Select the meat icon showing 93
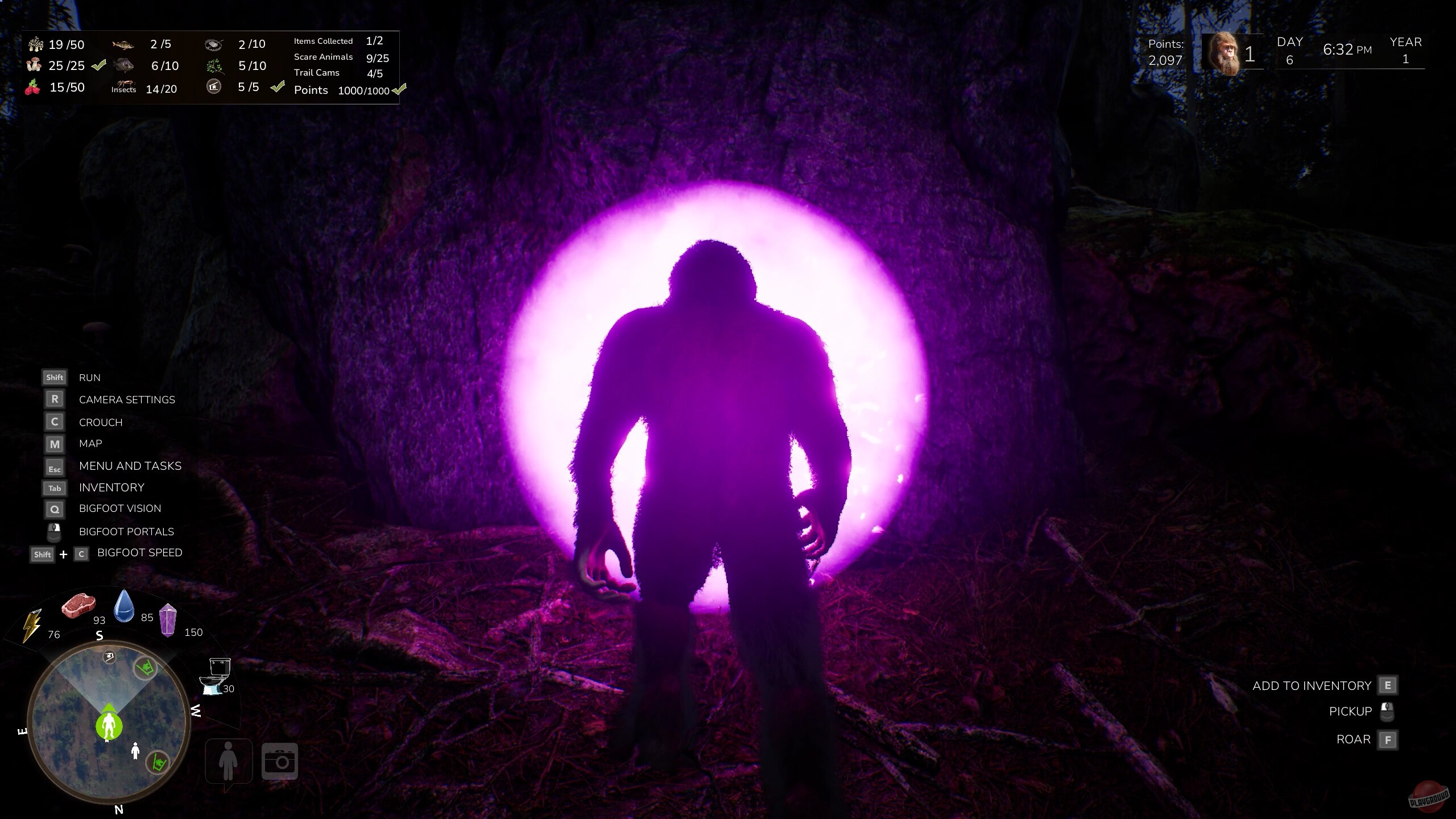The height and width of the screenshot is (819, 1456). tap(80, 607)
